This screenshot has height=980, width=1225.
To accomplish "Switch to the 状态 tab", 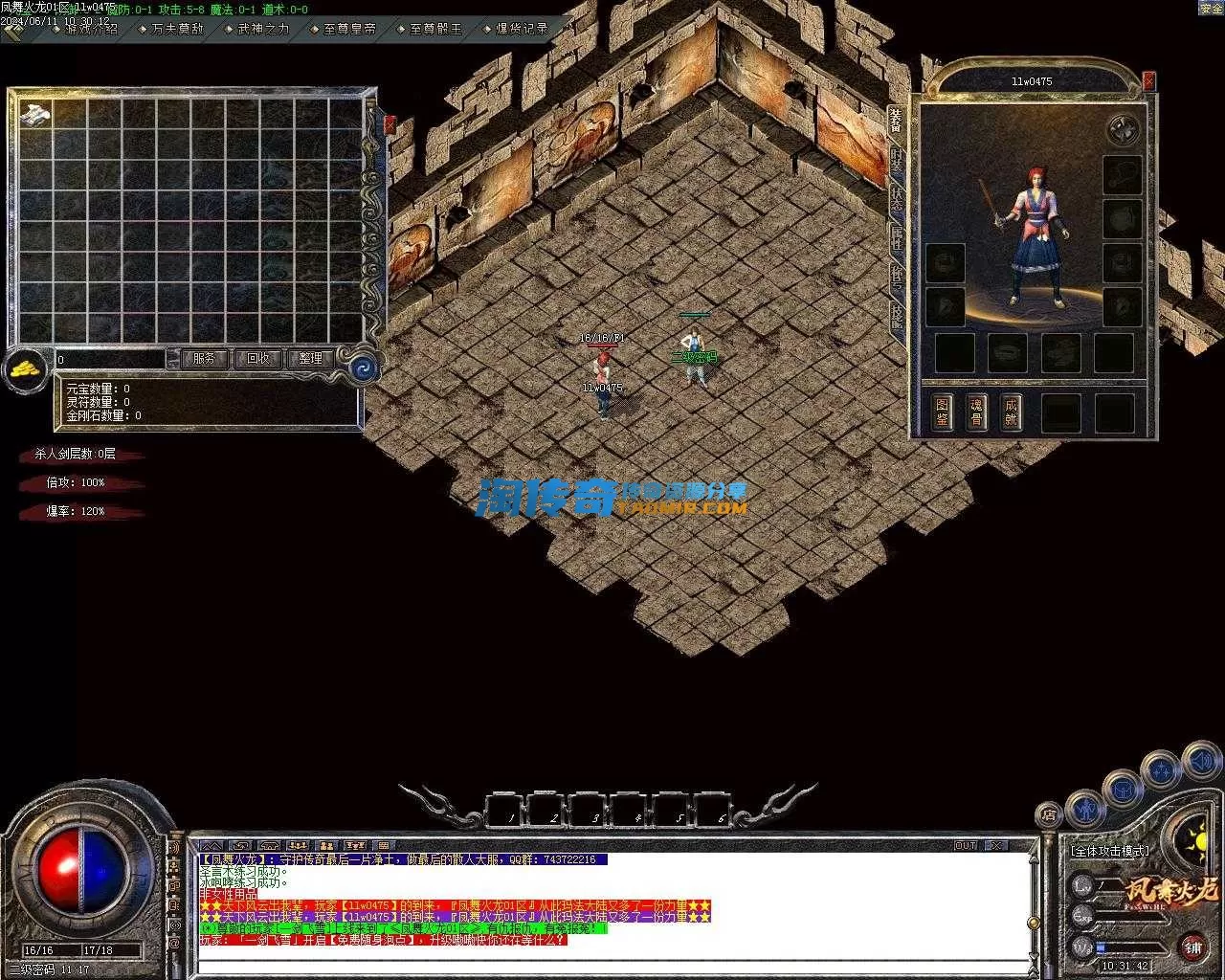I will [897, 198].
